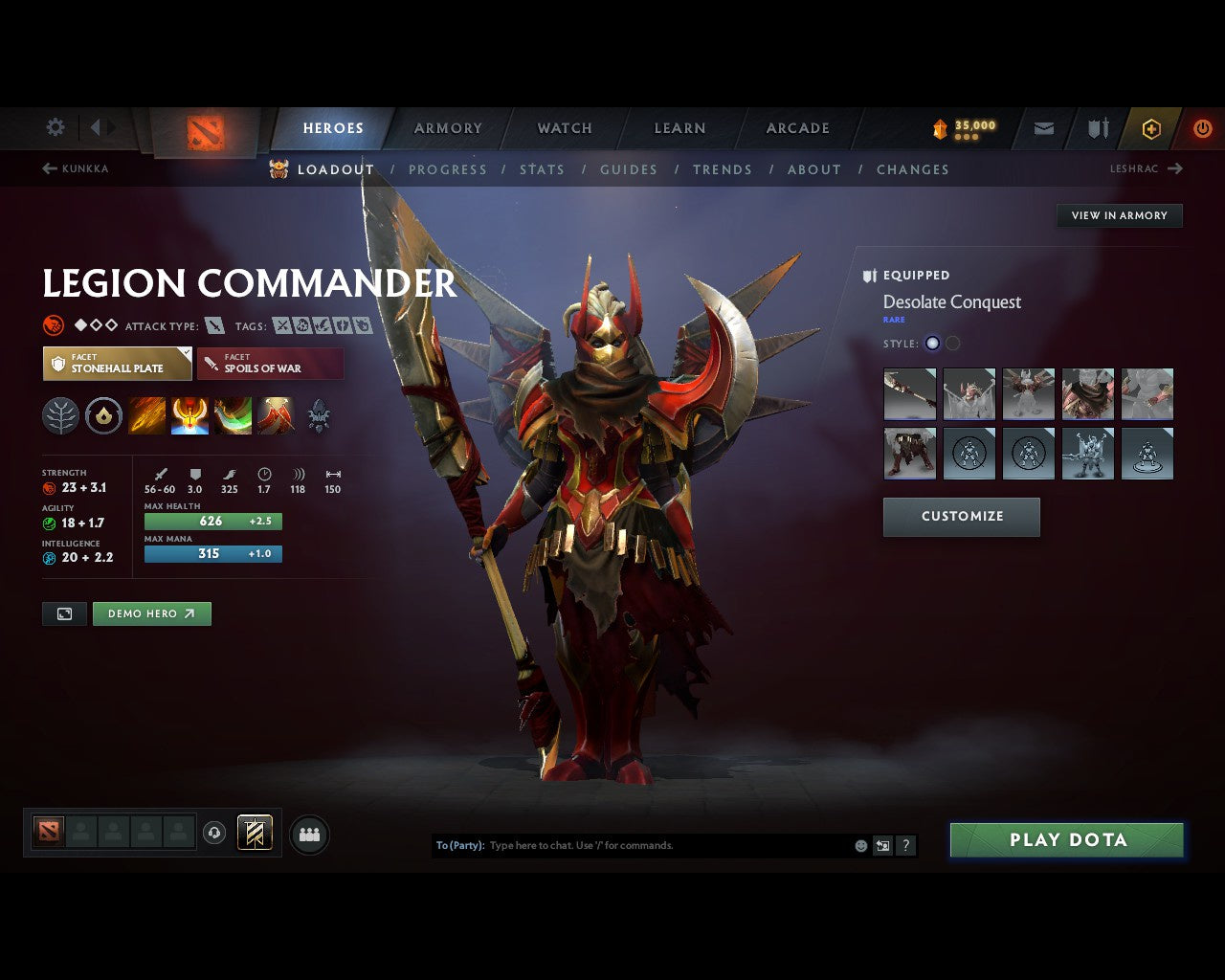Open the armory shield and sword icon
This screenshot has height=980, width=1225.
1097,127
